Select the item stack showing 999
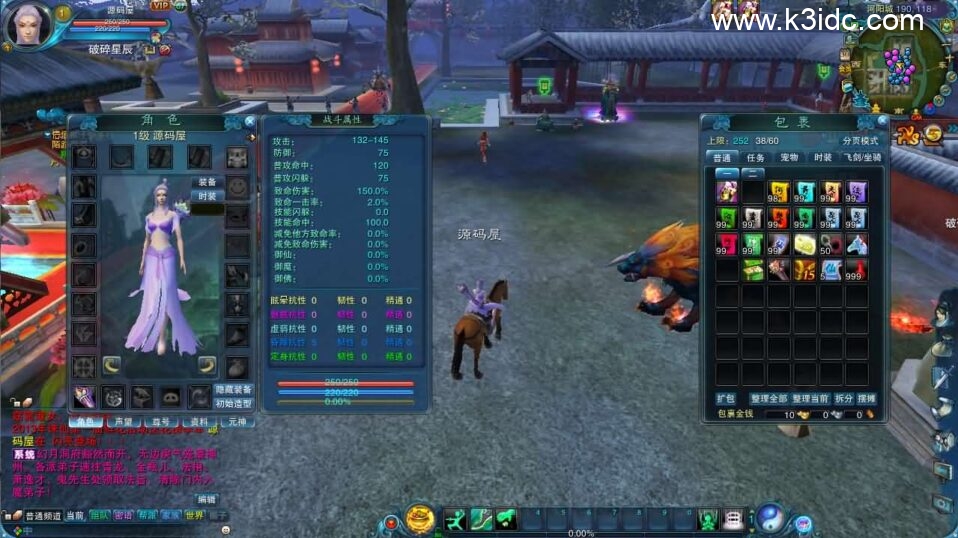This screenshot has width=958, height=538. [x=856, y=270]
